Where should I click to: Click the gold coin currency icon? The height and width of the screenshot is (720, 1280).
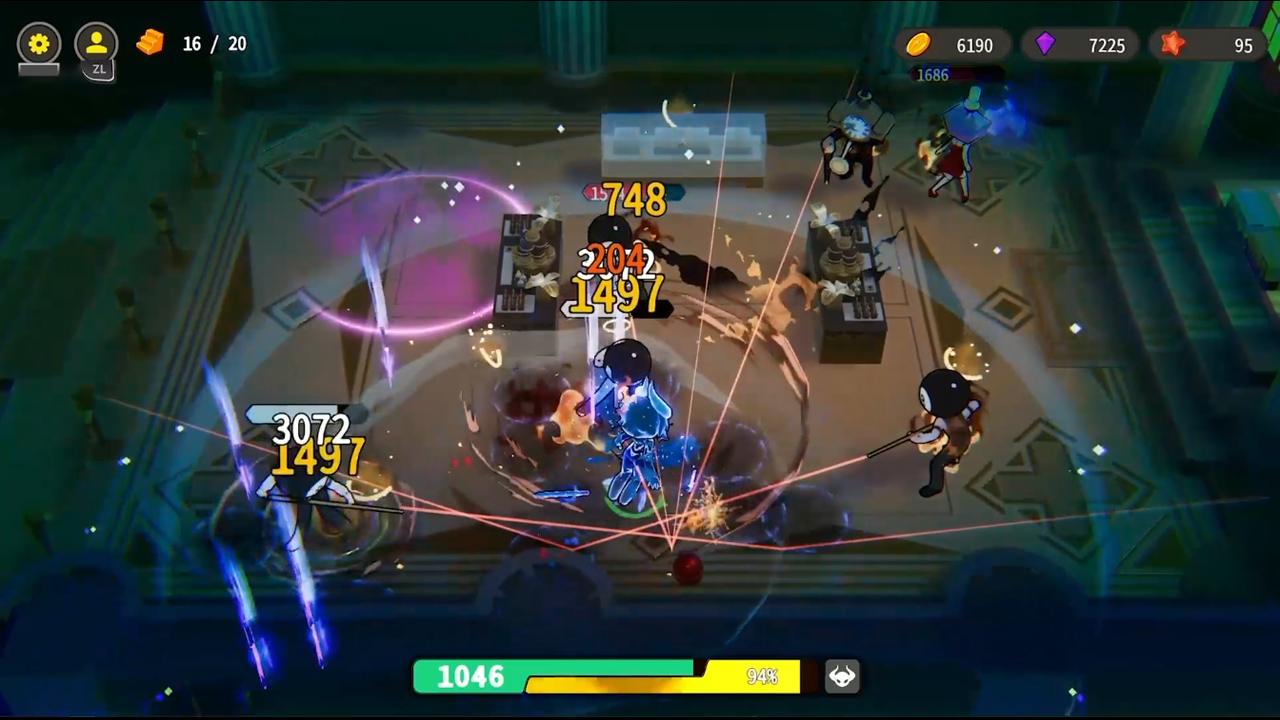pos(918,45)
